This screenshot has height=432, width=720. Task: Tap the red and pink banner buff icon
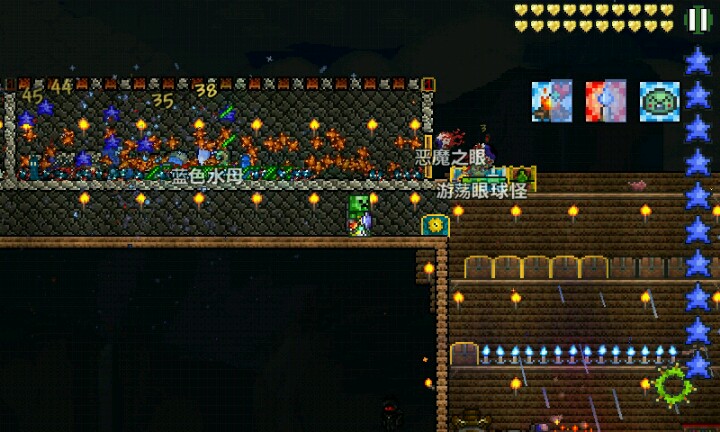click(x=606, y=101)
